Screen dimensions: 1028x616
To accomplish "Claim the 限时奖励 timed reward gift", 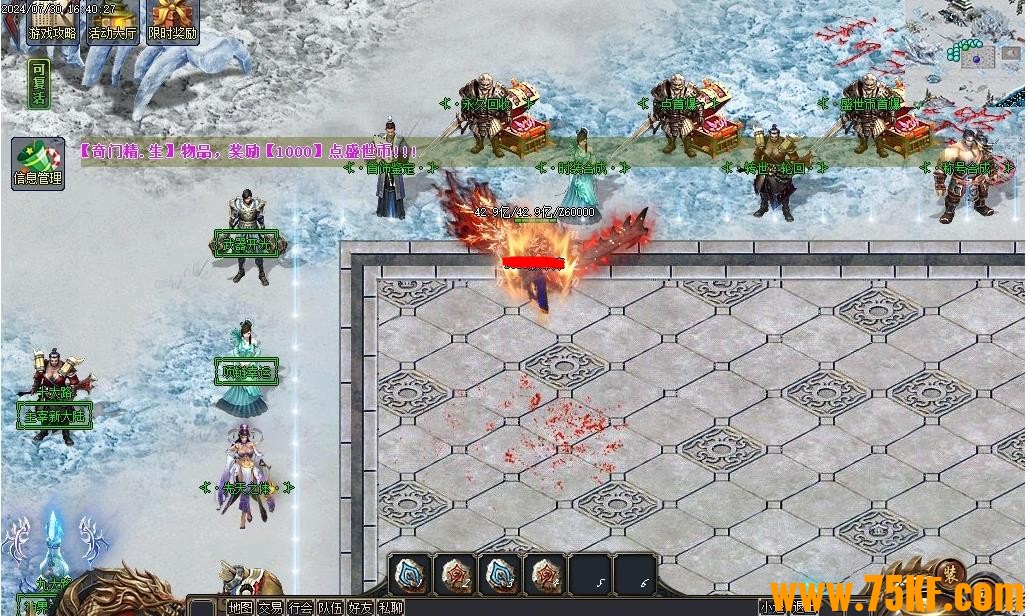I will [172, 22].
